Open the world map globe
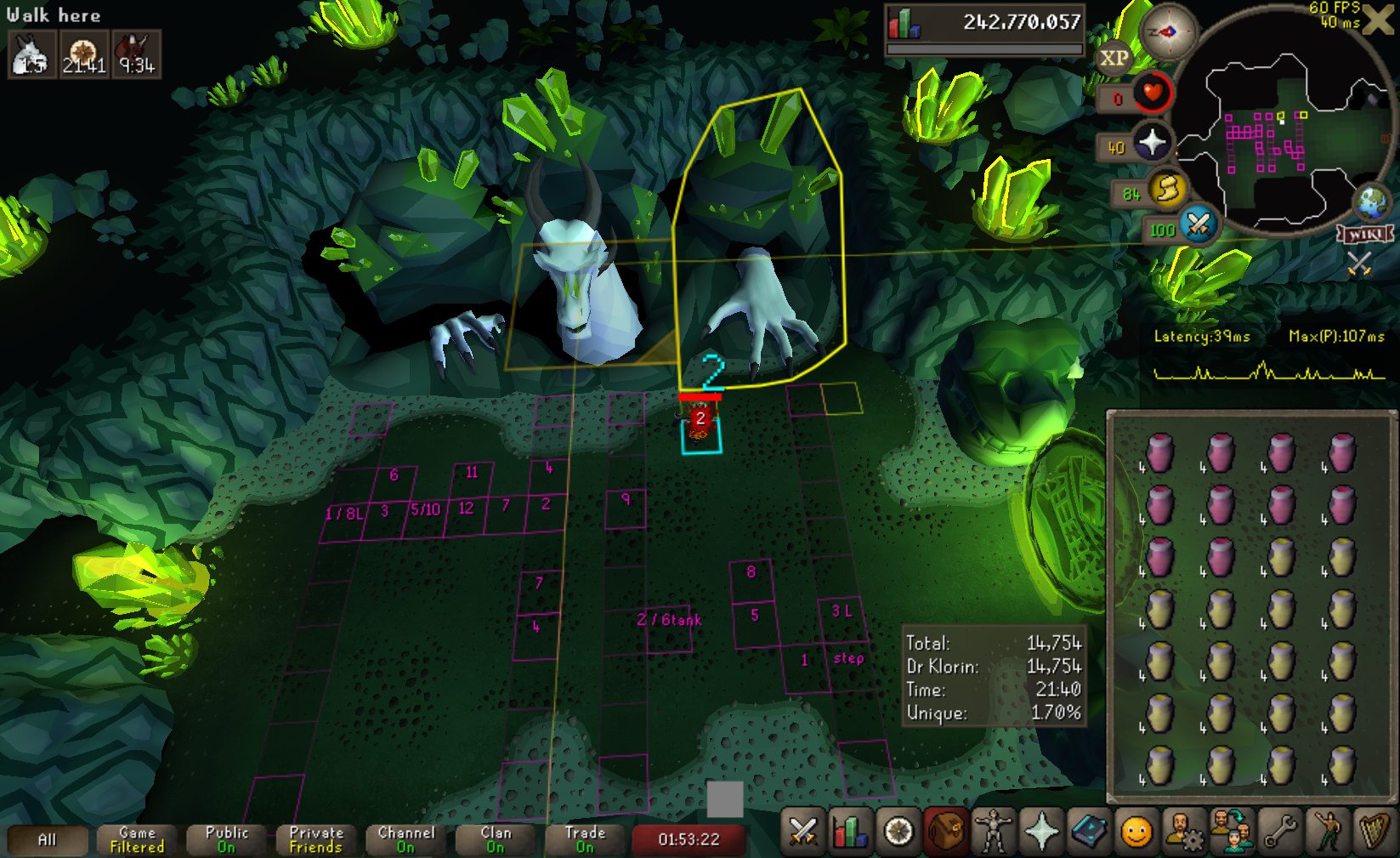Viewport: 1400px width, 858px height. click(x=1371, y=203)
